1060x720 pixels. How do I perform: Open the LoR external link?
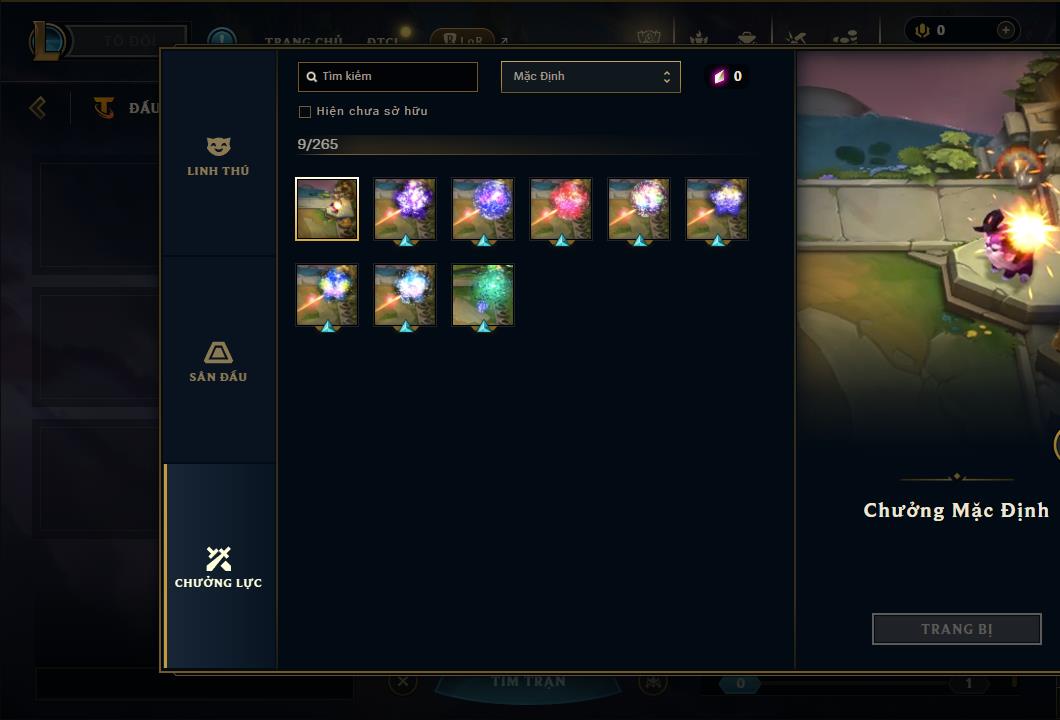pos(468,41)
